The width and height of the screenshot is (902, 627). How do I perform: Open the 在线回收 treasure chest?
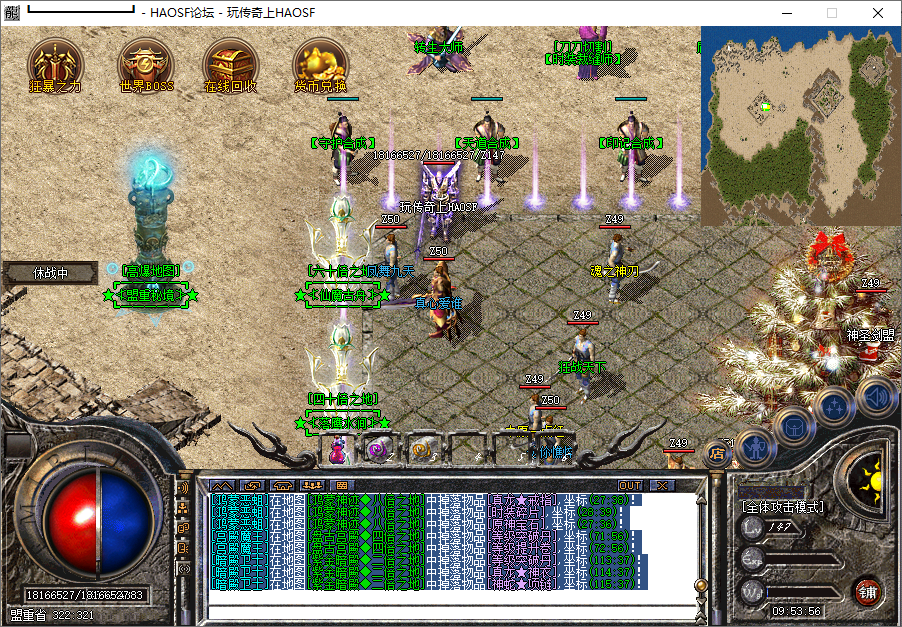[231, 64]
